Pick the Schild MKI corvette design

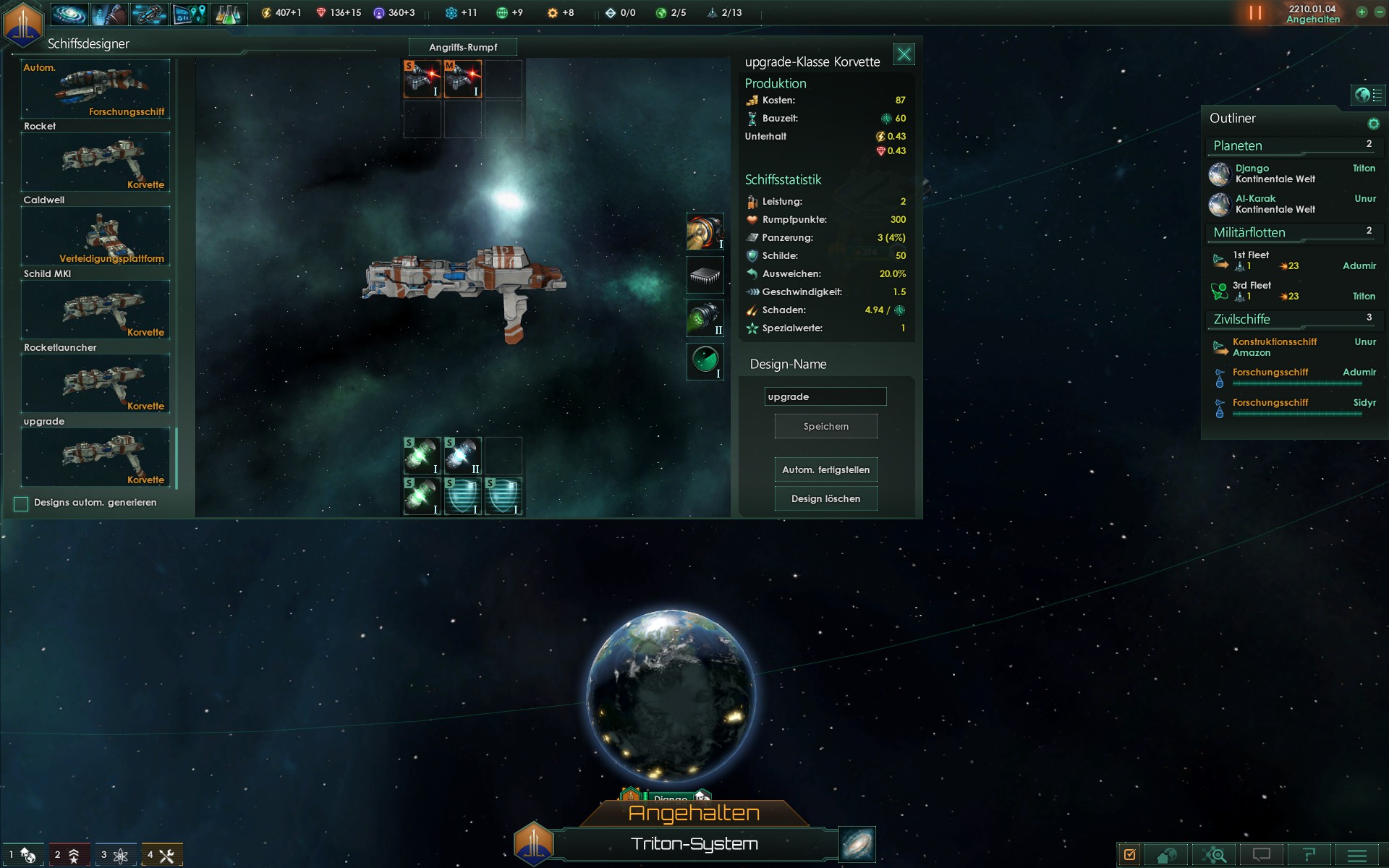[95, 310]
